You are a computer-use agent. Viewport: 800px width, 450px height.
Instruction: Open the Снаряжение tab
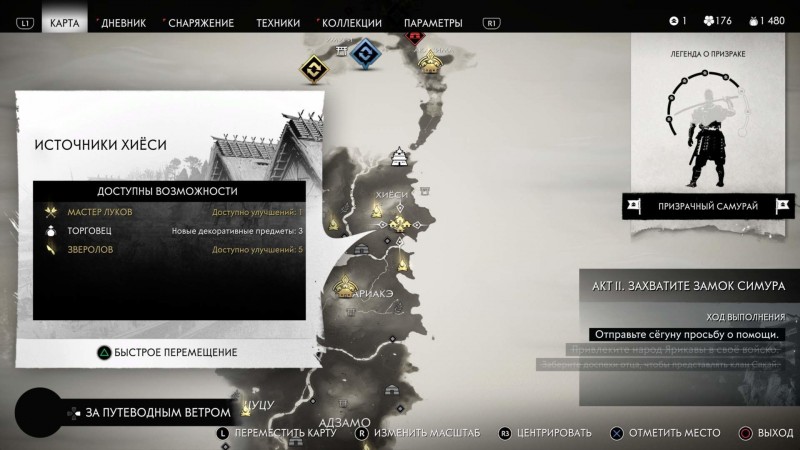[201, 22]
